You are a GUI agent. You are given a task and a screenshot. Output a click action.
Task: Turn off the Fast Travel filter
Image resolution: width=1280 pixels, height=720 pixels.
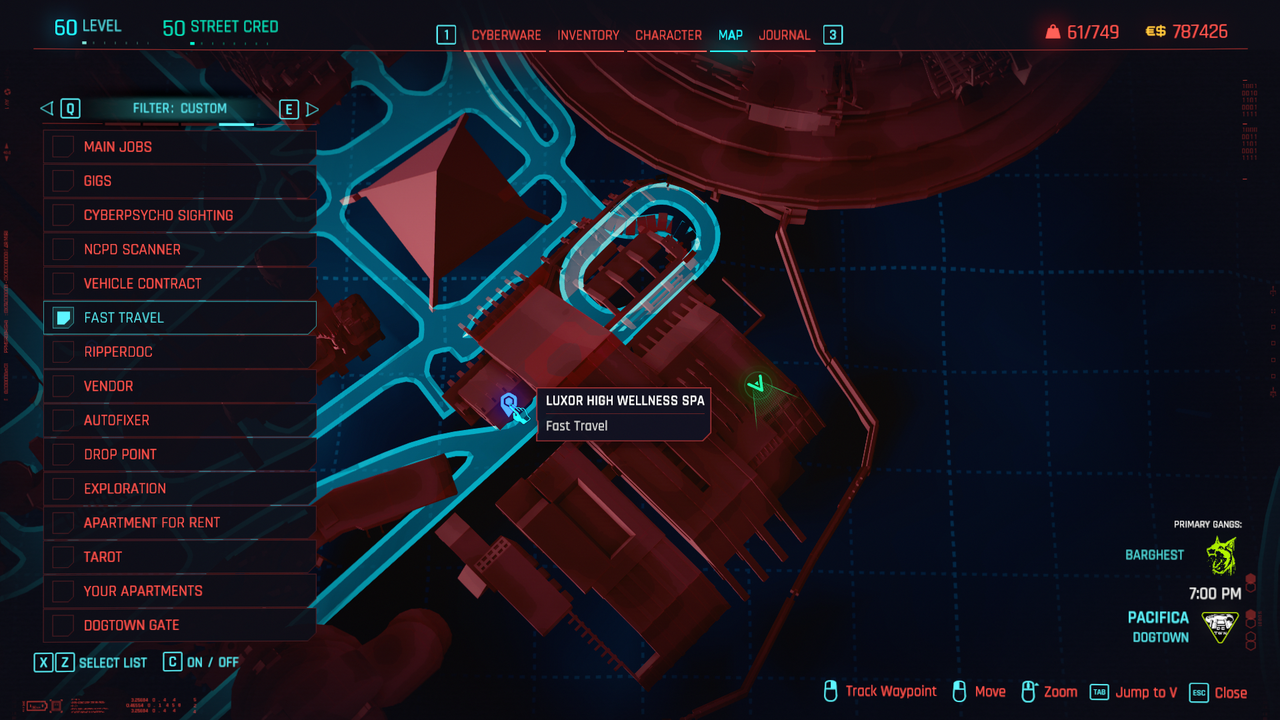pyautogui.click(x=63, y=318)
